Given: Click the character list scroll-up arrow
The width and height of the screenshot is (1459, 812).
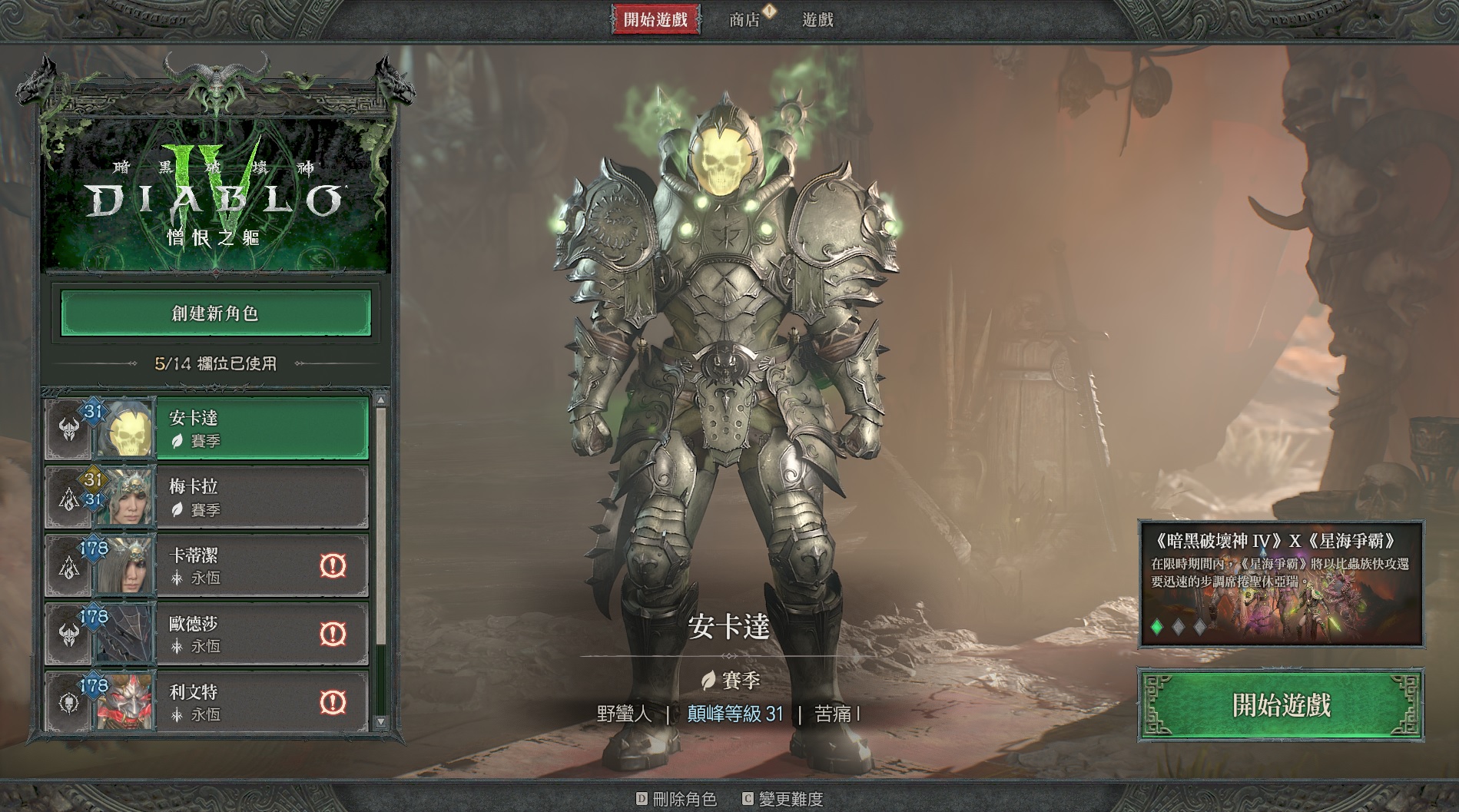Looking at the screenshot, I should (380, 399).
